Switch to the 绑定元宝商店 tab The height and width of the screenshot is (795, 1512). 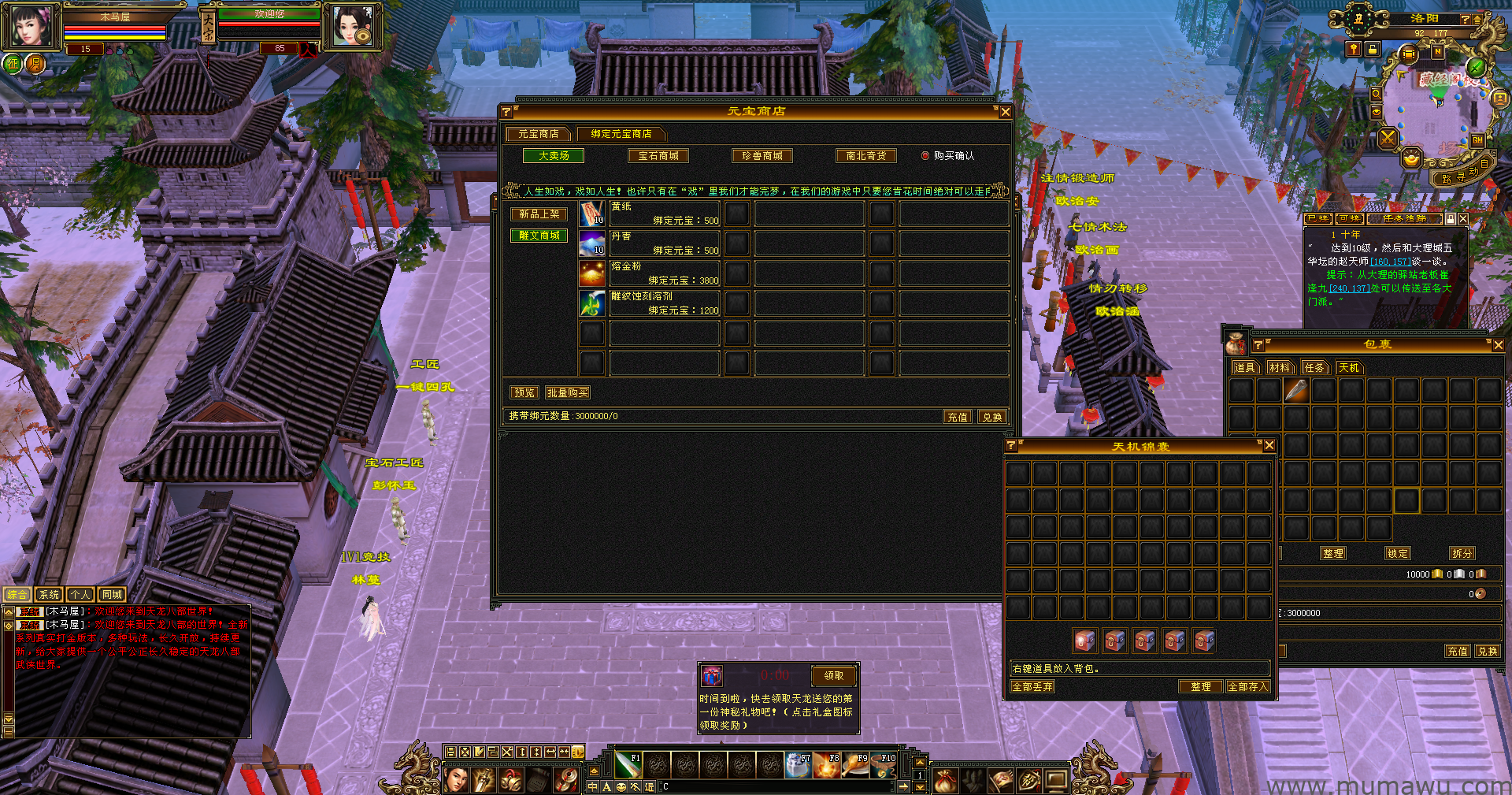[x=621, y=134]
